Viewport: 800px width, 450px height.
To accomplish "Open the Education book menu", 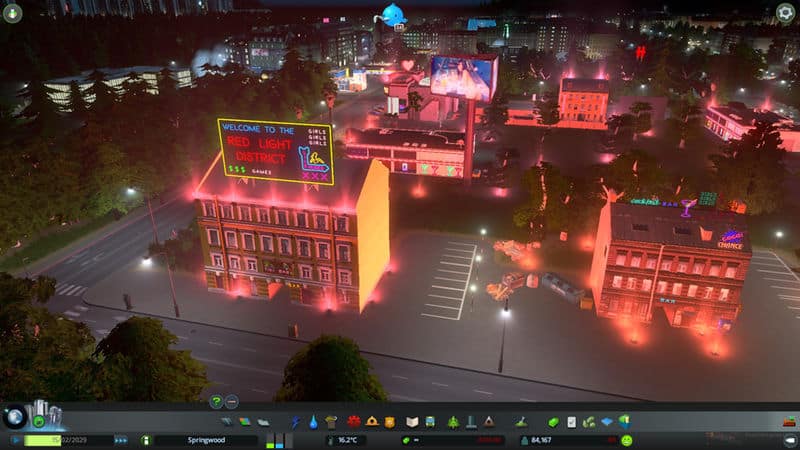I will click(410, 422).
